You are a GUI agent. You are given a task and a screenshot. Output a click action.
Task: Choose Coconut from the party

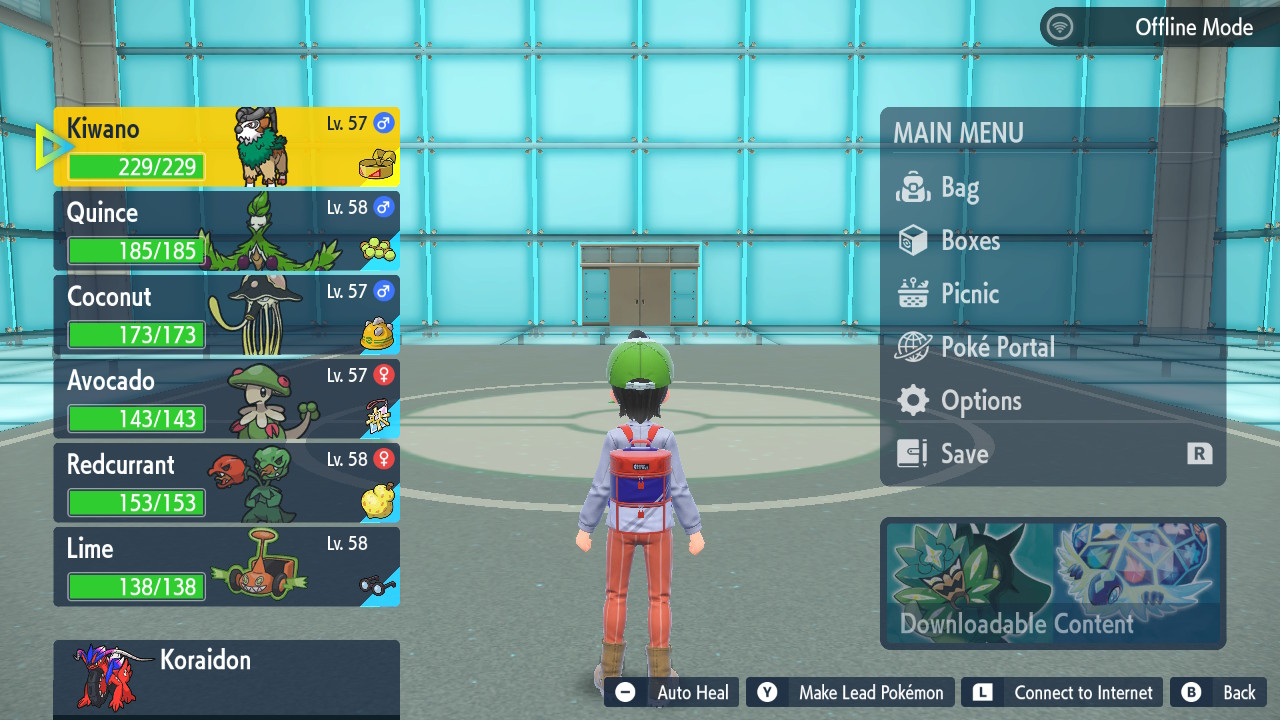coord(226,315)
